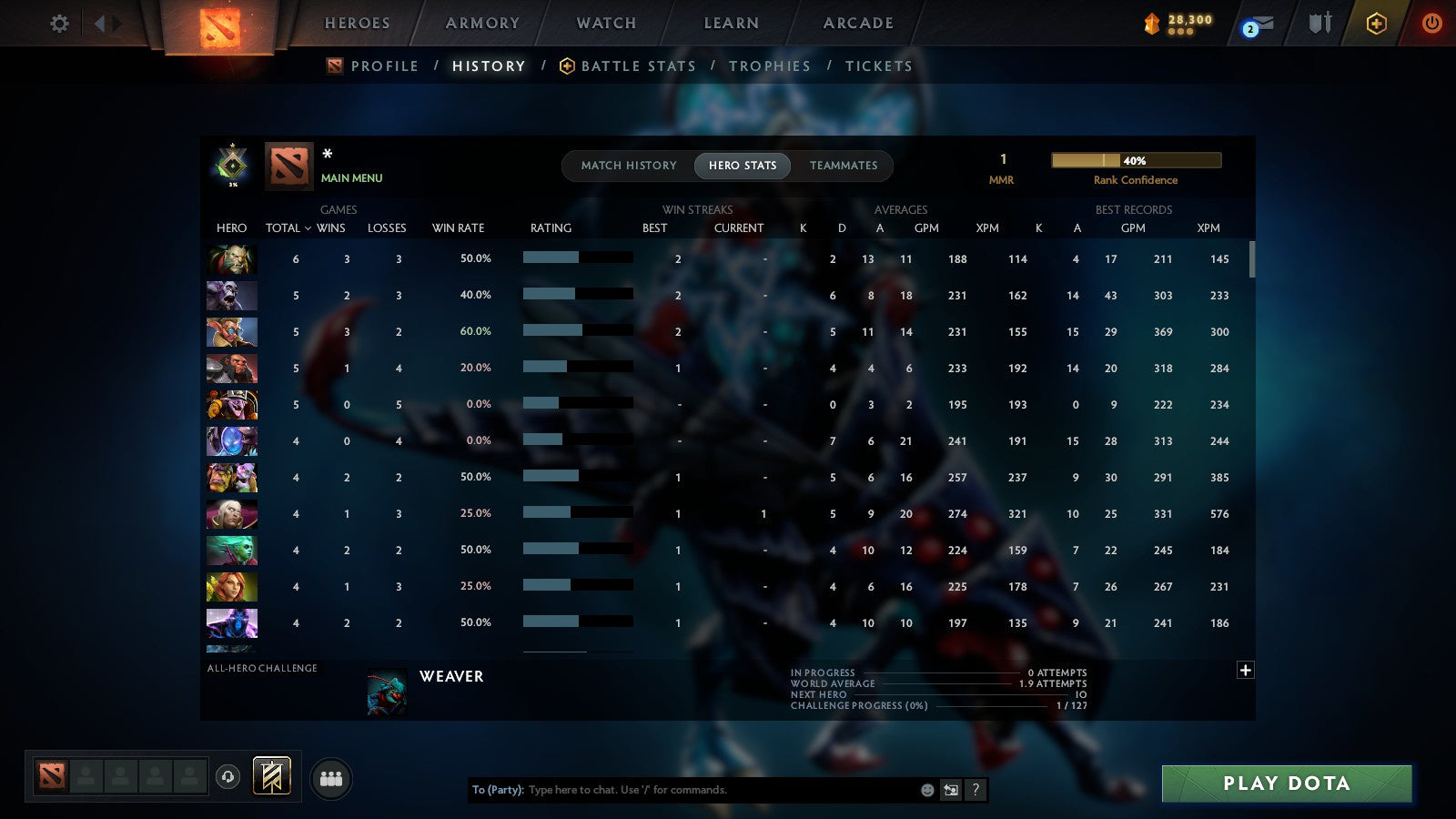Viewport: 1456px width, 819px height.
Task: Click the chat help question mark
Action: coord(976,790)
